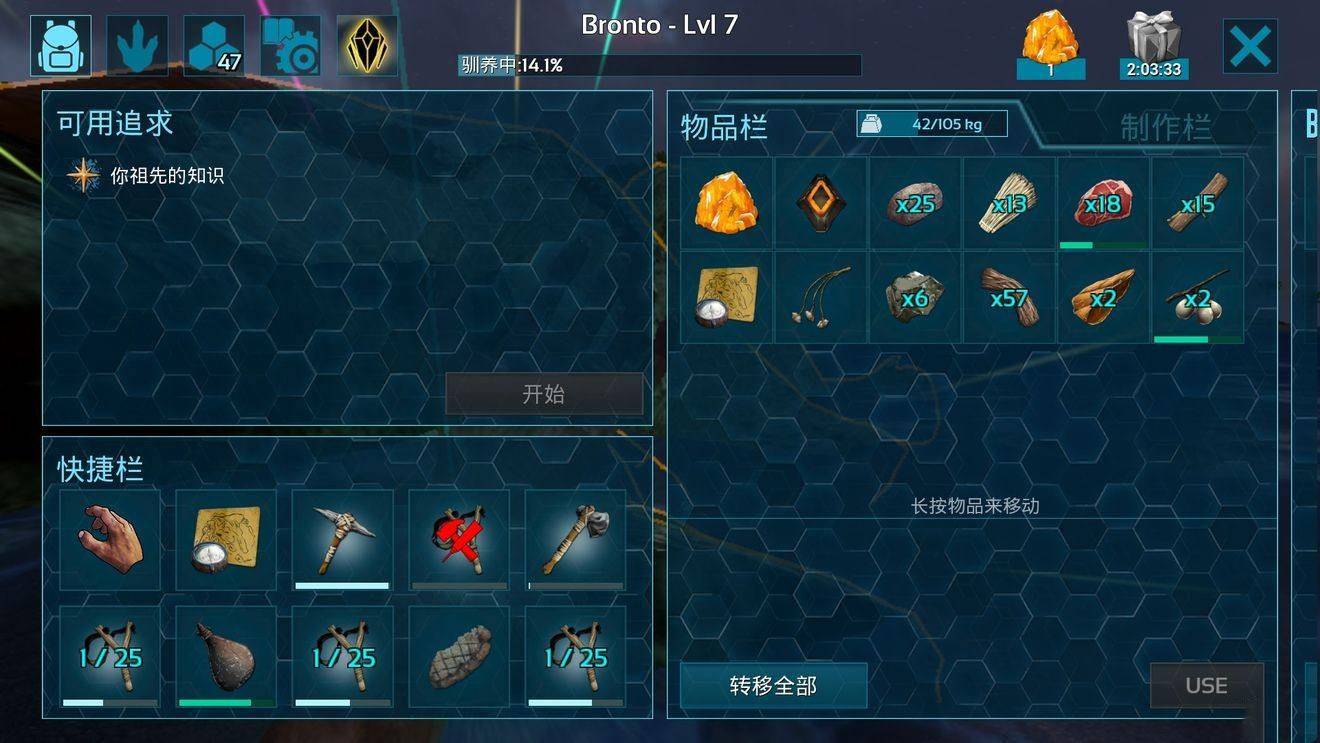The width and height of the screenshot is (1320, 743).
Task: Open the 物品栏 inventory tab
Action: point(724,129)
